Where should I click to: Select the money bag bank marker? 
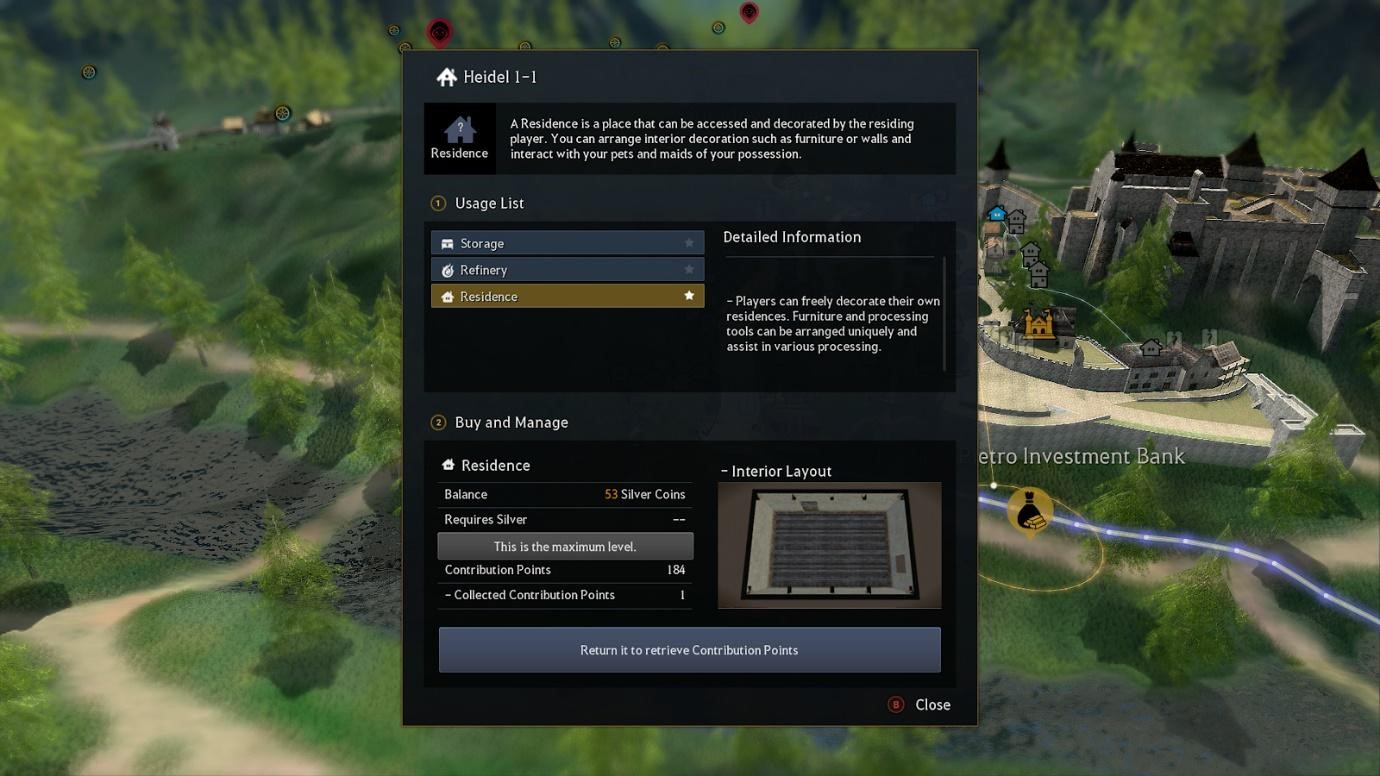[x=1030, y=510]
